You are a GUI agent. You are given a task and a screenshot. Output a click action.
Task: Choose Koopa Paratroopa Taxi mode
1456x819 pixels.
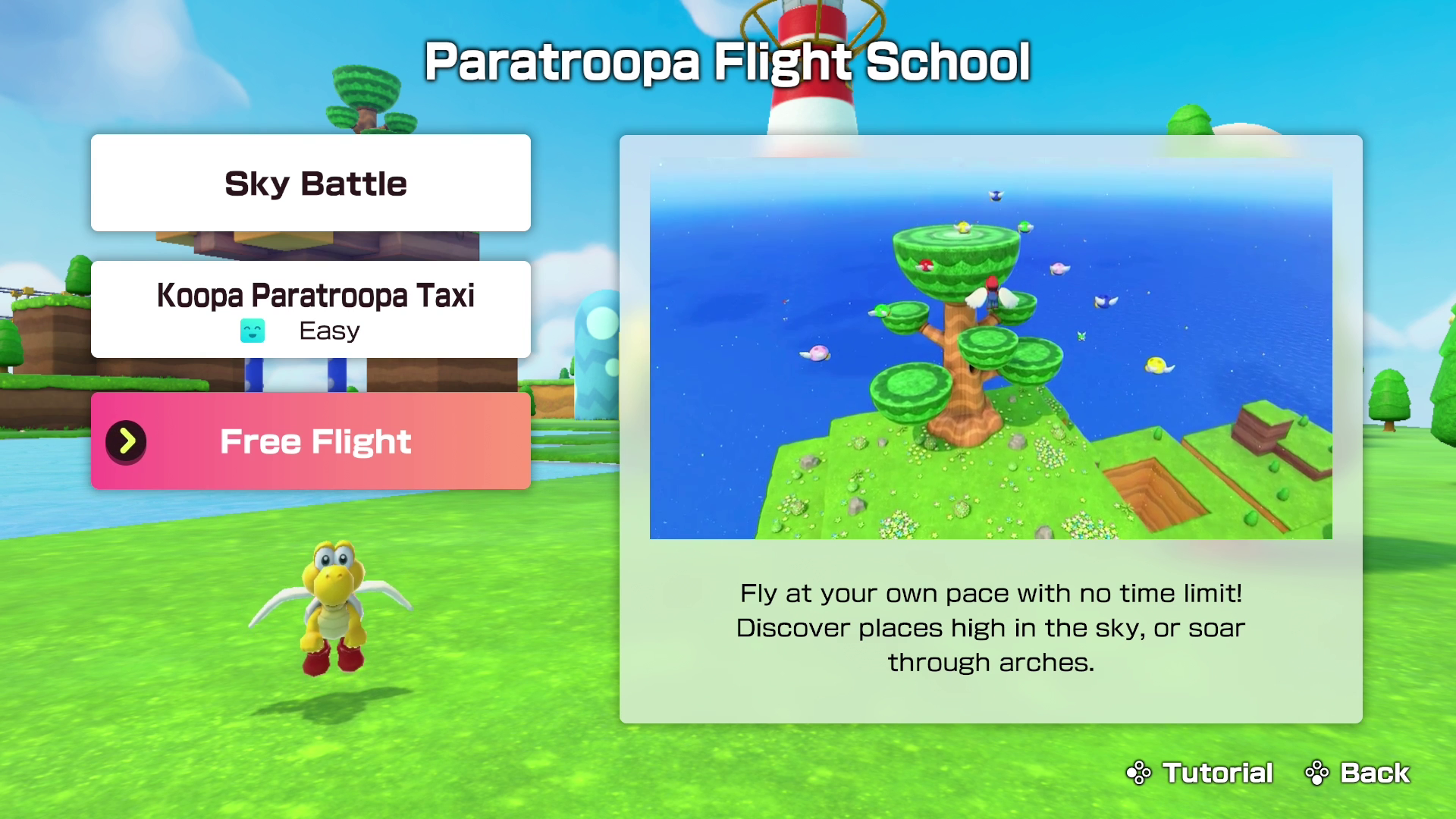pos(311,309)
